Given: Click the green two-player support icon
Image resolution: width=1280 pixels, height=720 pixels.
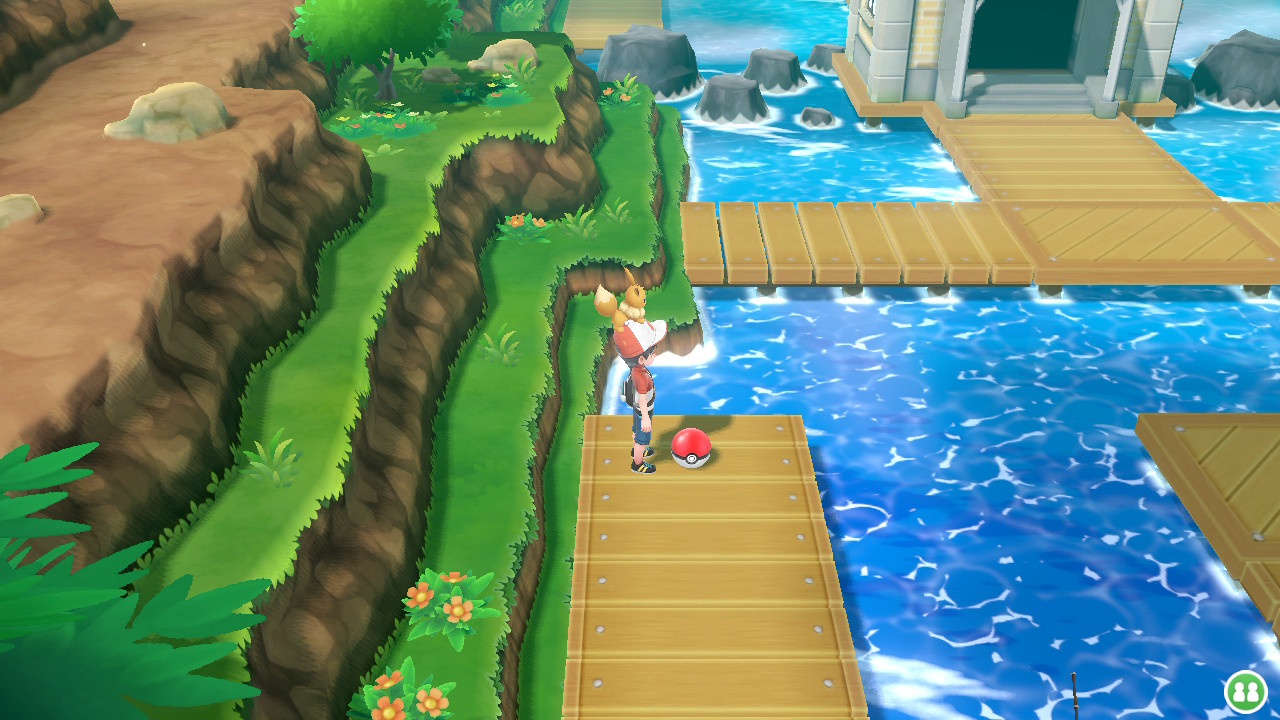Looking at the screenshot, I should (x=1244, y=691).
